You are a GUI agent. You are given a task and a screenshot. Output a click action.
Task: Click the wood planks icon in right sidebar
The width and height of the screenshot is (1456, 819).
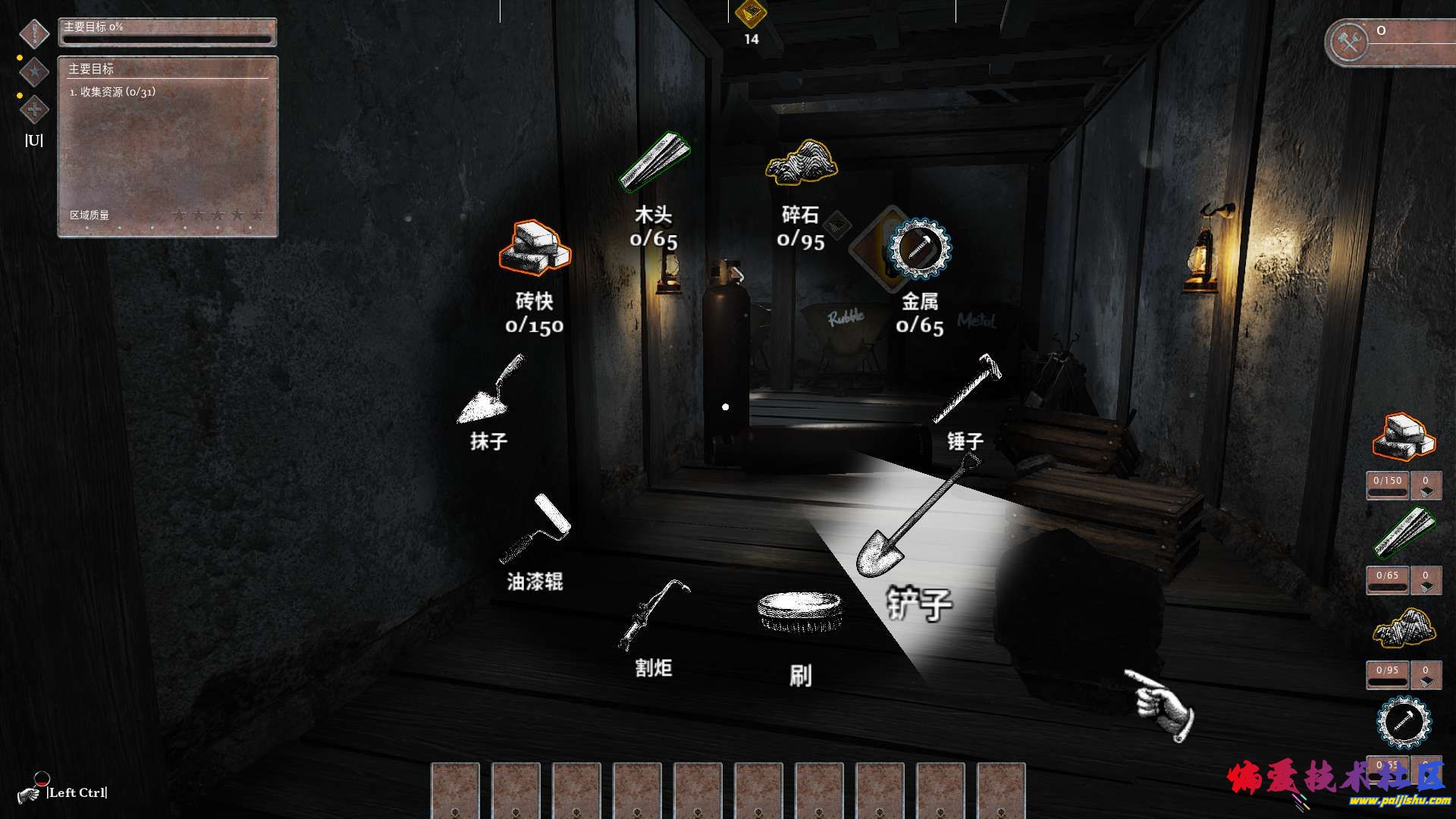[x=1404, y=532]
